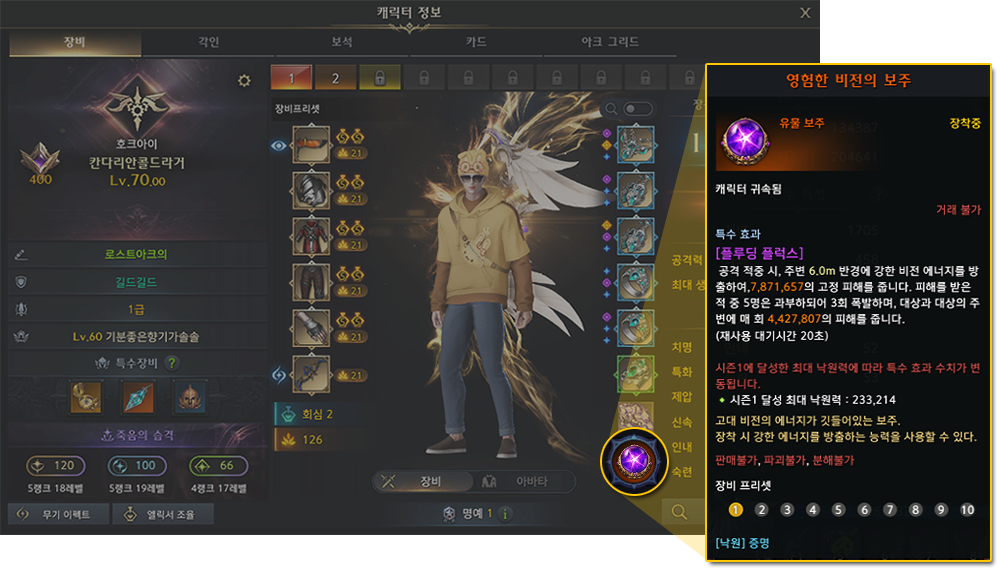Close the character info window

806,13
